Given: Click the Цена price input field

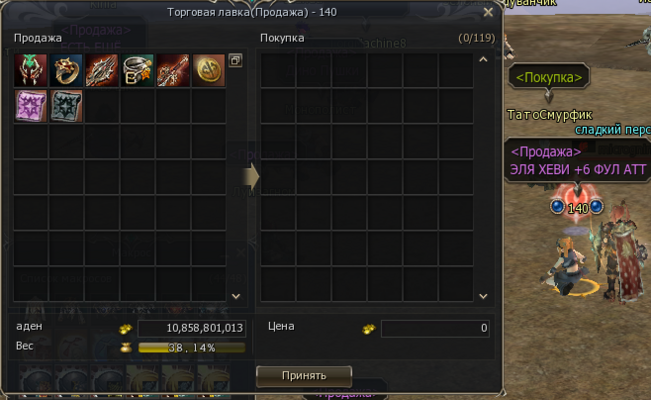Looking at the screenshot, I should [x=436, y=328].
